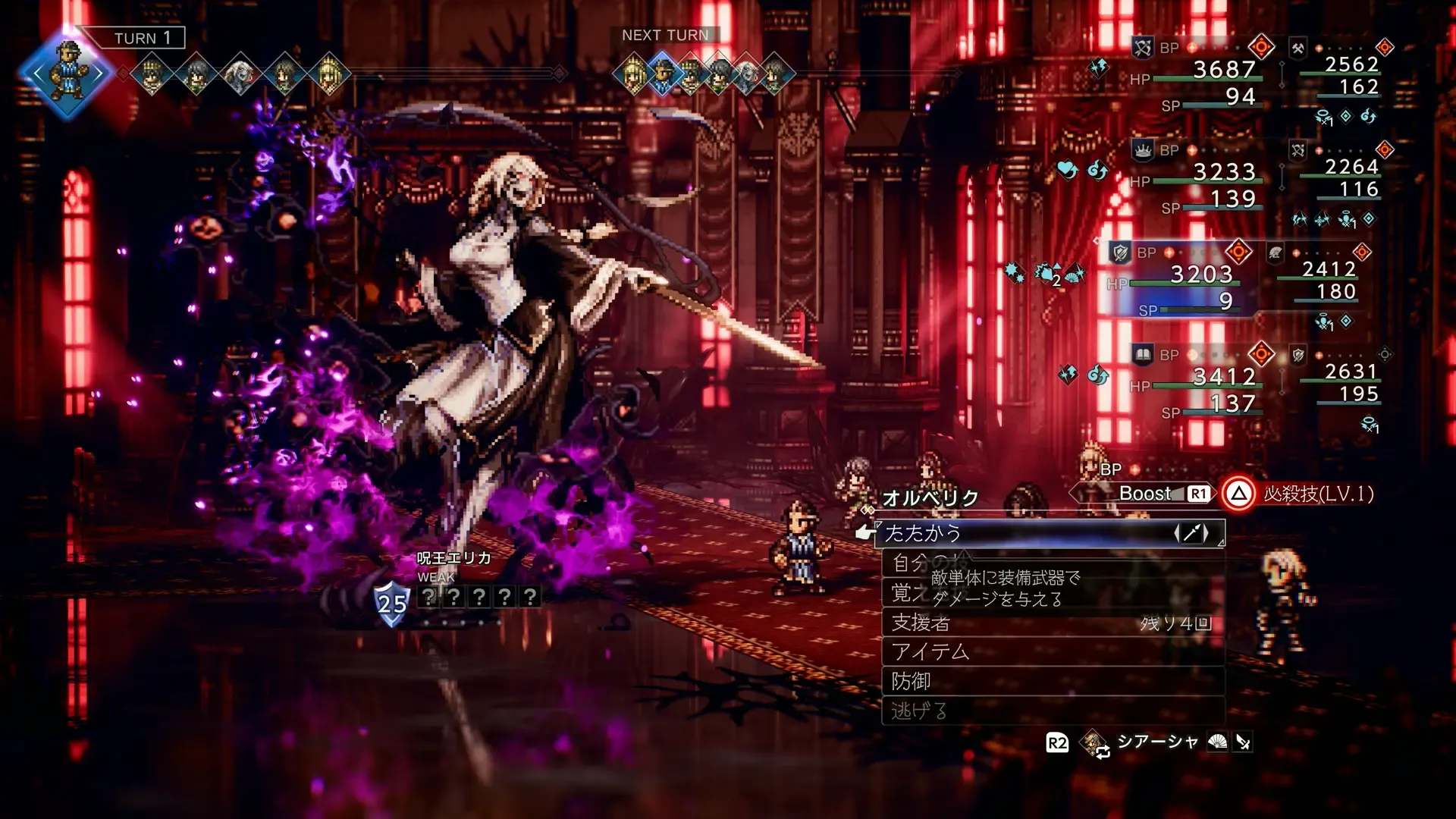Select the party member with 3233 HP
This screenshot has width=1456, height=819.
click(1198, 177)
